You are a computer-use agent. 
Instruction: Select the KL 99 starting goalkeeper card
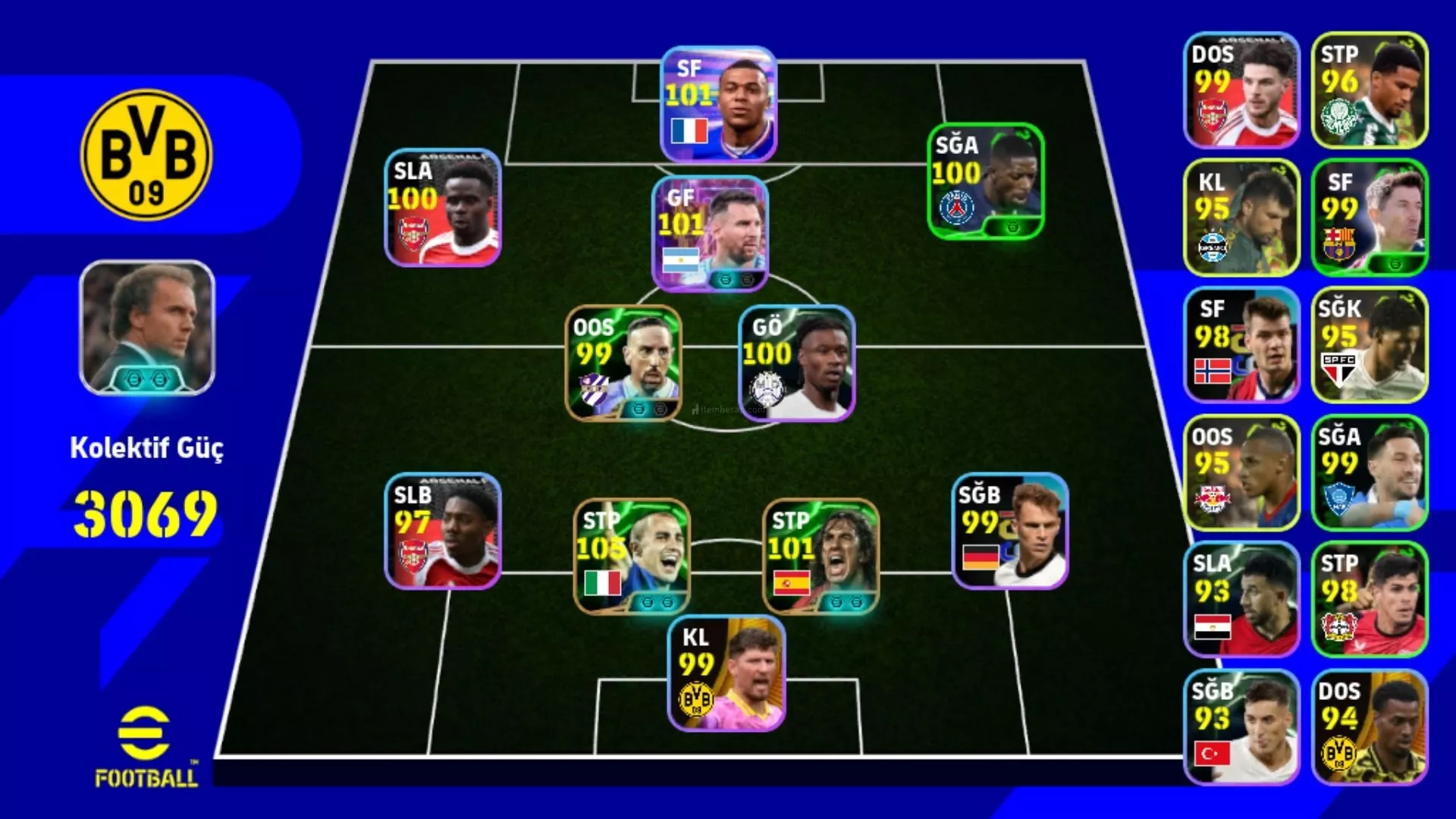(x=726, y=673)
